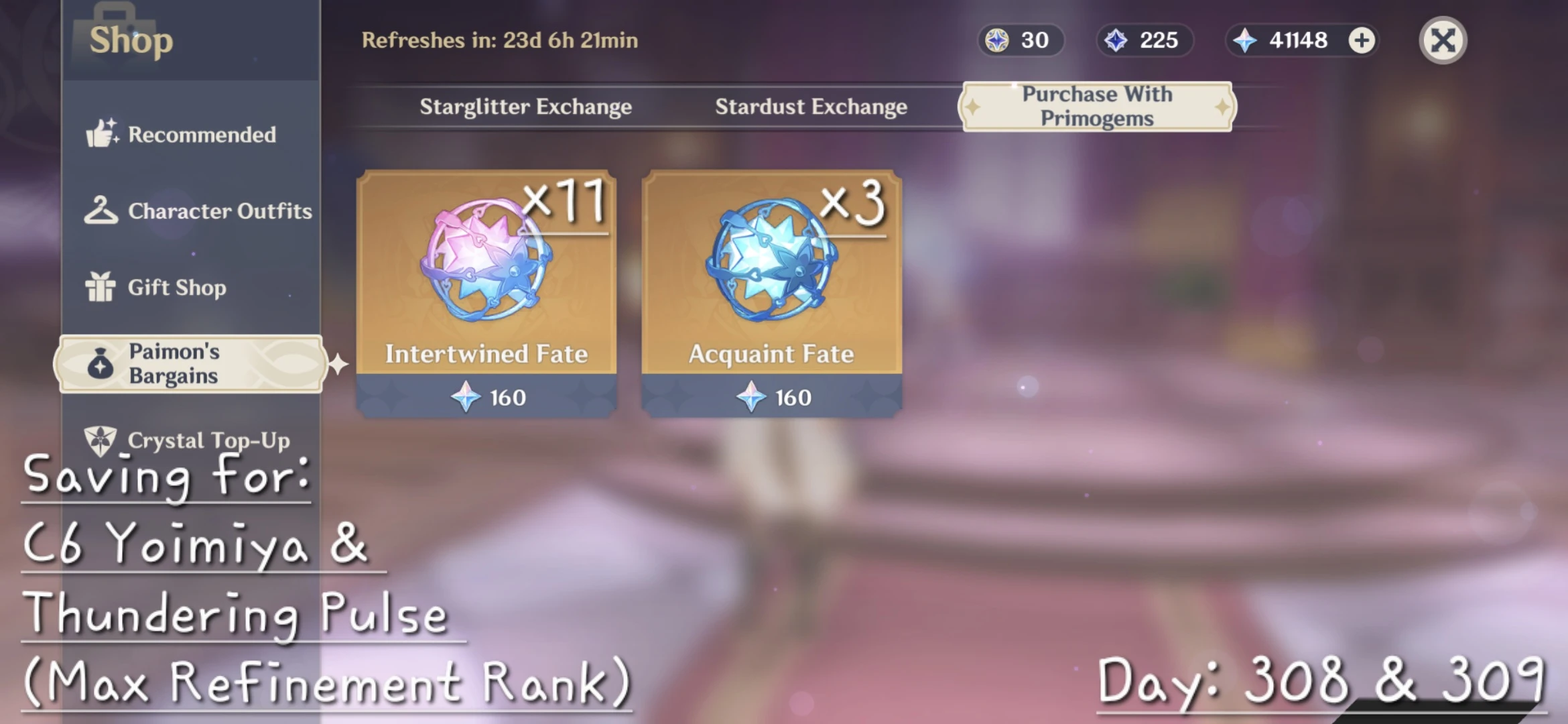Click the Primogem balance showing 41148
The height and width of the screenshot is (724, 1568).
click(x=1300, y=40)
